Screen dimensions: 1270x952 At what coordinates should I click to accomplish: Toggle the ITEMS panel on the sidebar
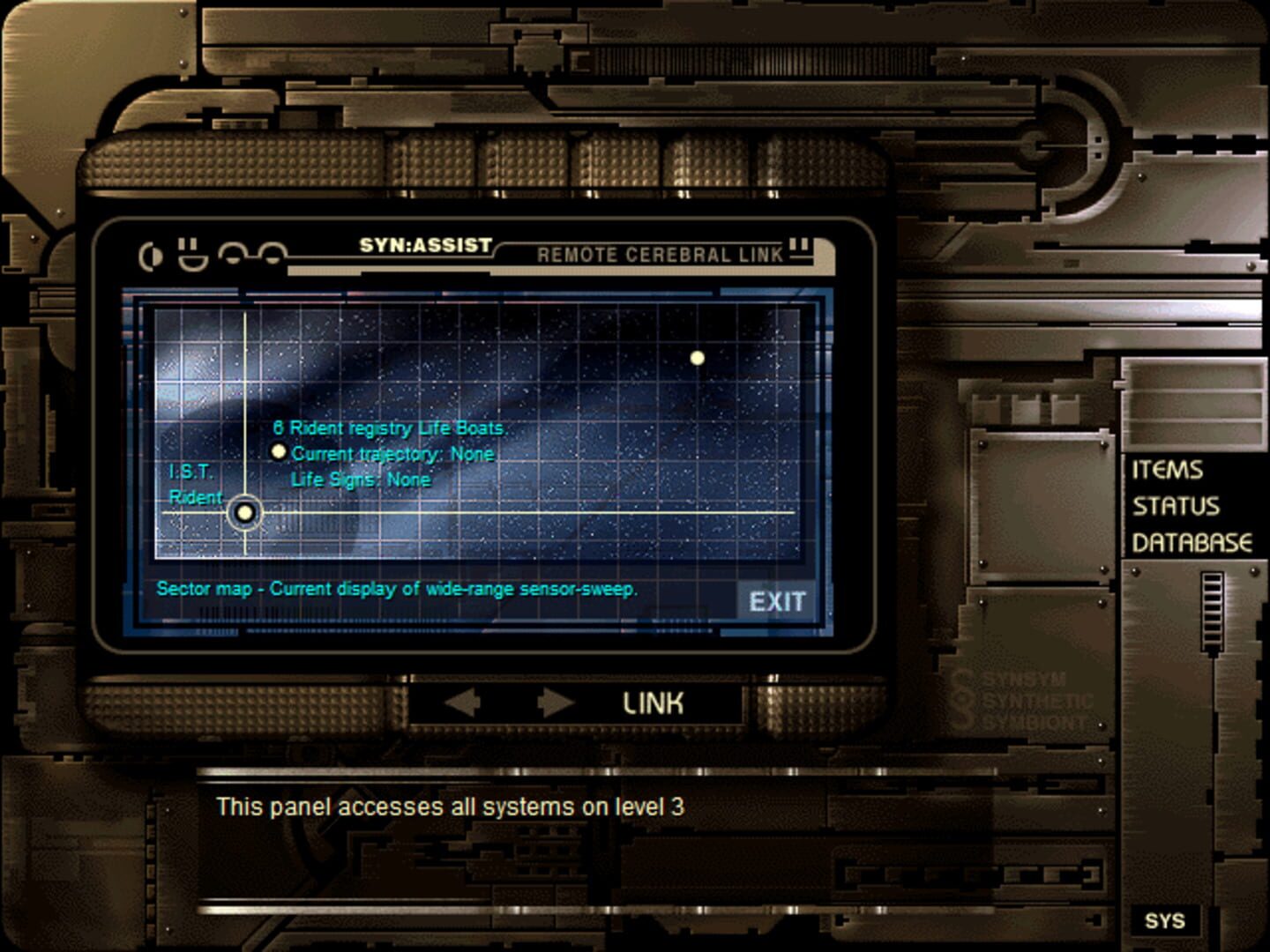click(1167, 471)
